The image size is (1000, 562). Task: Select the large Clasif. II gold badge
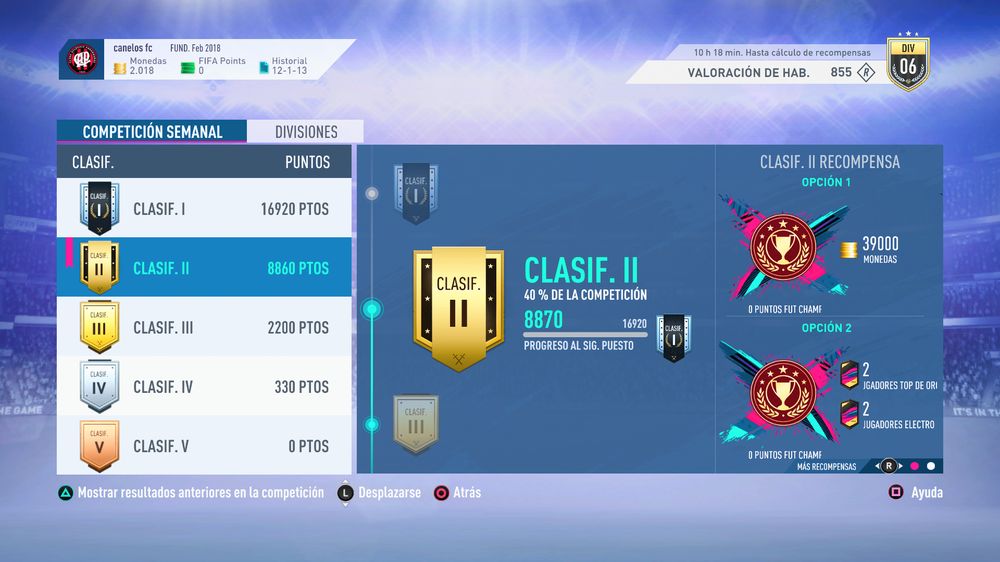459,308
